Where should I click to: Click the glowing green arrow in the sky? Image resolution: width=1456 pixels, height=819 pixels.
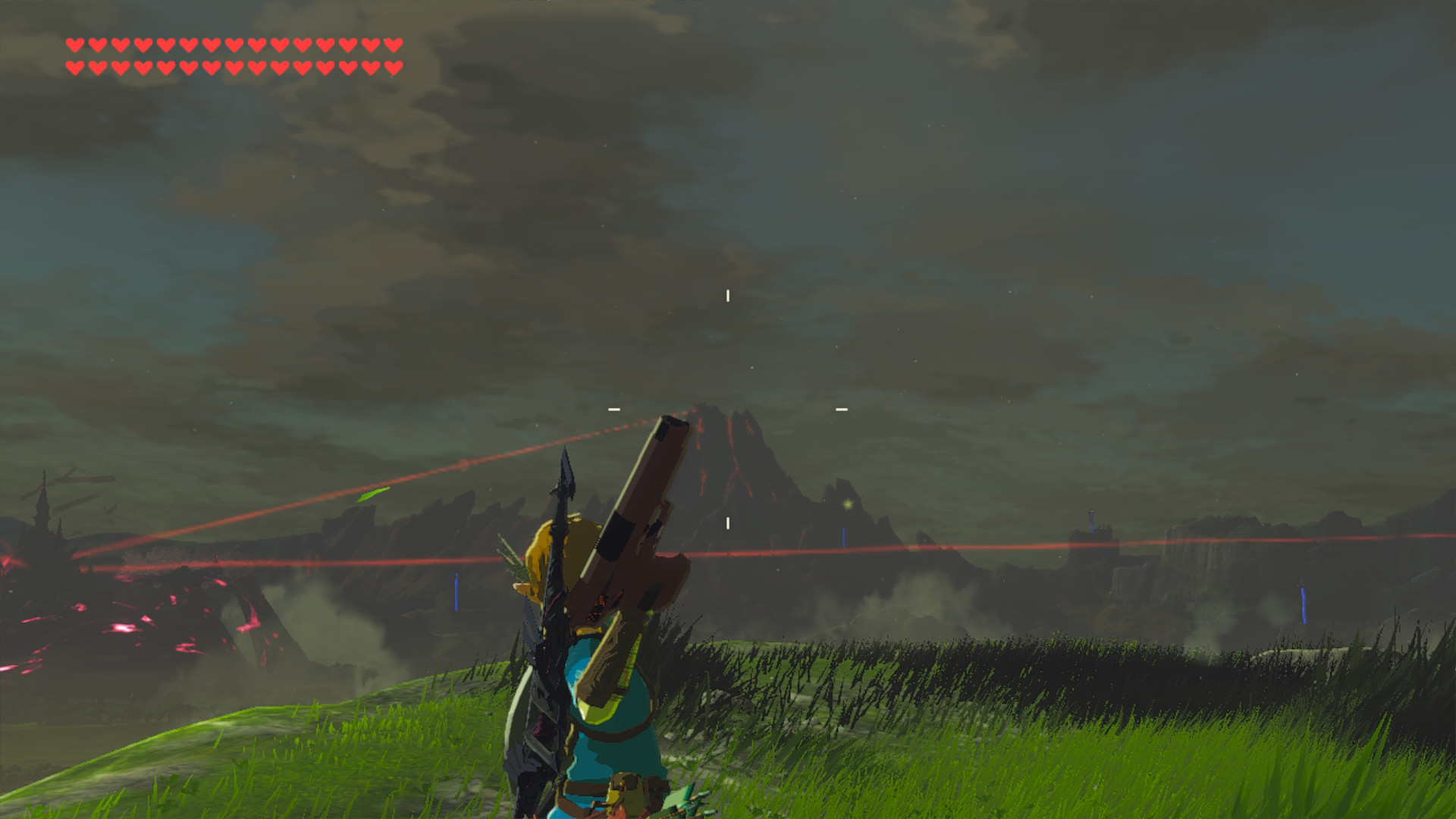[x=371, y=494]
